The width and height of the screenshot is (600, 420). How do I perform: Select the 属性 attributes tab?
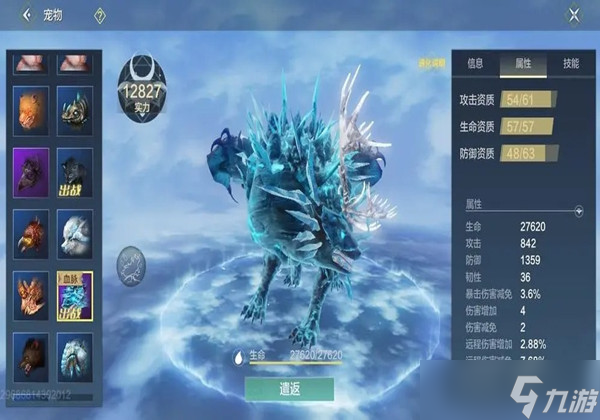click(x=522, y=63)
